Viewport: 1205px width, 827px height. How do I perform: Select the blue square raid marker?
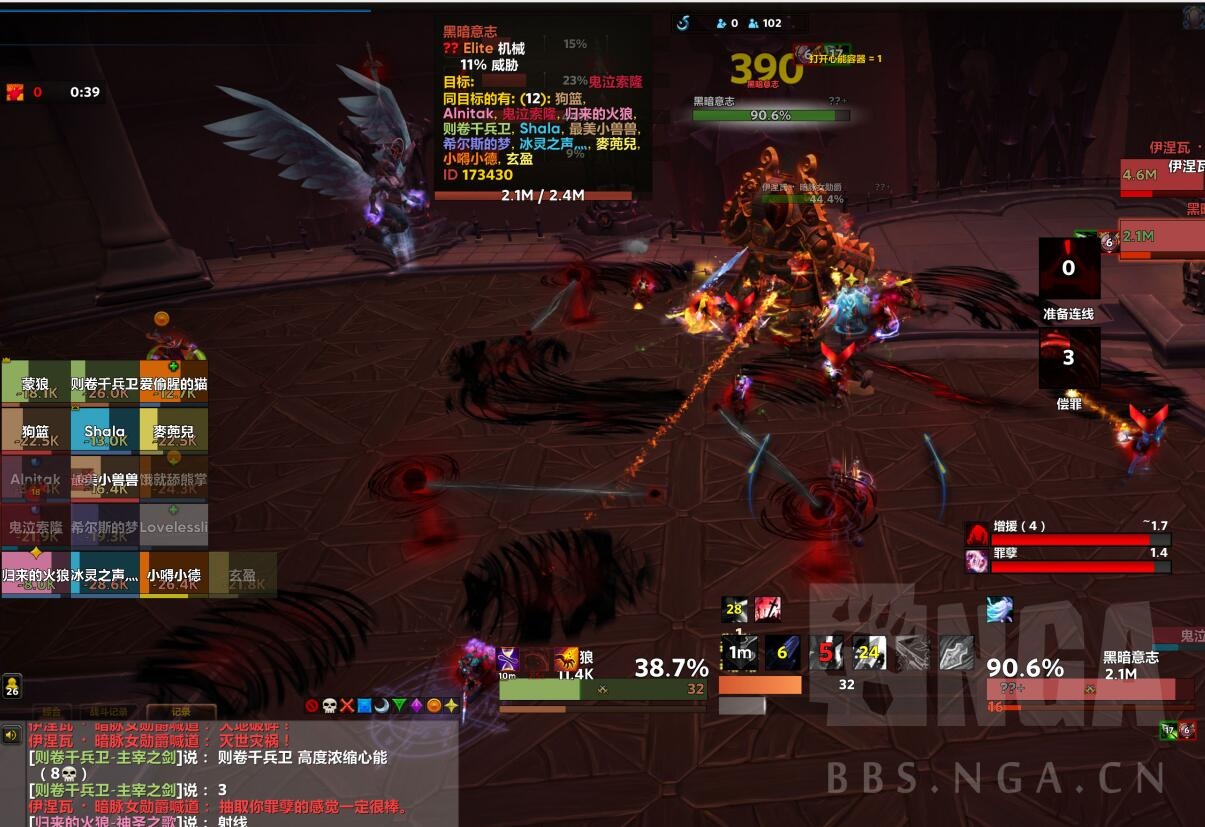tap(364, 705)
